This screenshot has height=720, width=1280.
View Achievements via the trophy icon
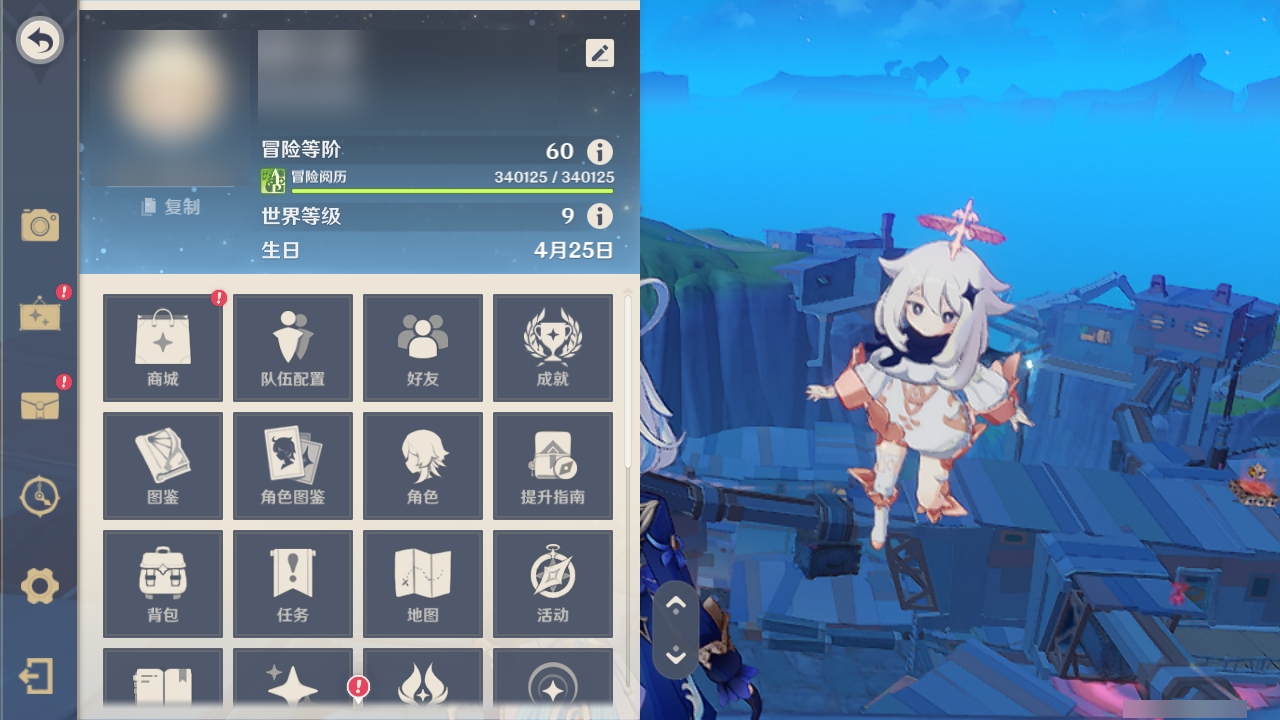click(x=552, y=347)
